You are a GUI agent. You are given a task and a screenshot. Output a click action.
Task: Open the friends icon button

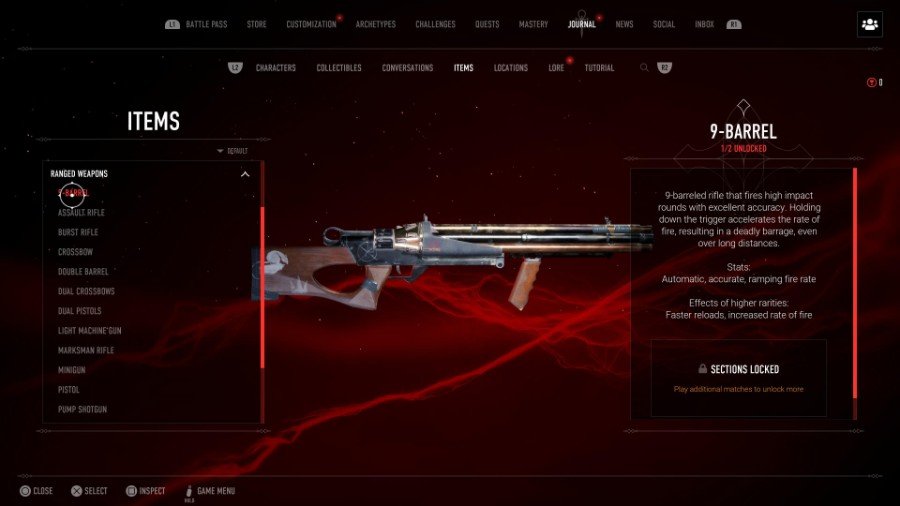click(x=869, y=24)
